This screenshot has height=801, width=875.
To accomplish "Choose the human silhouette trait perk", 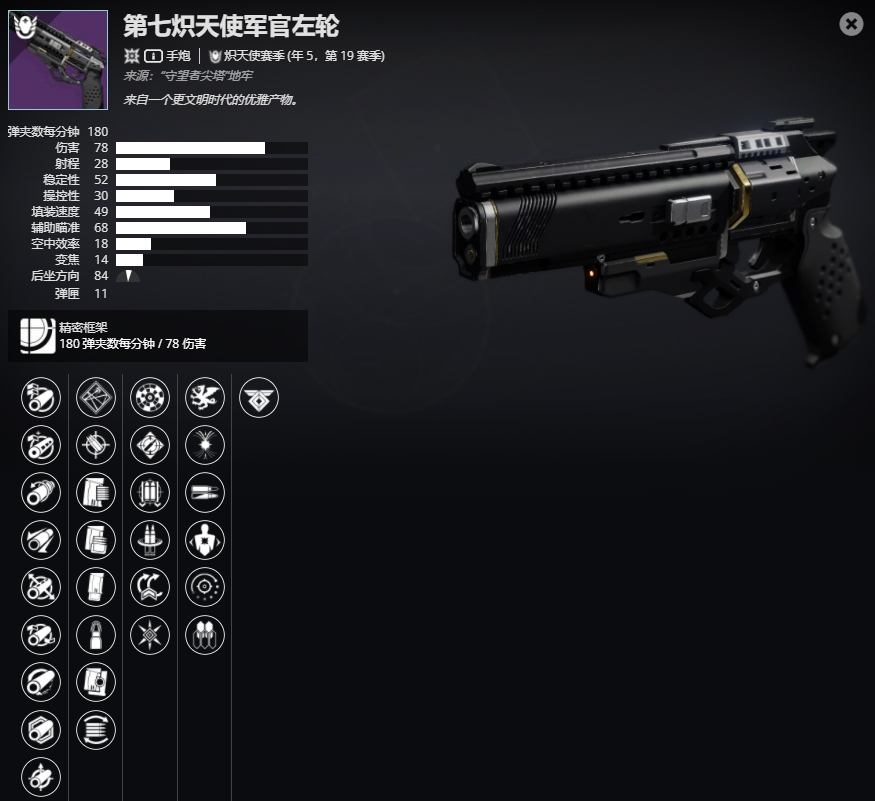I will point(205,540).
